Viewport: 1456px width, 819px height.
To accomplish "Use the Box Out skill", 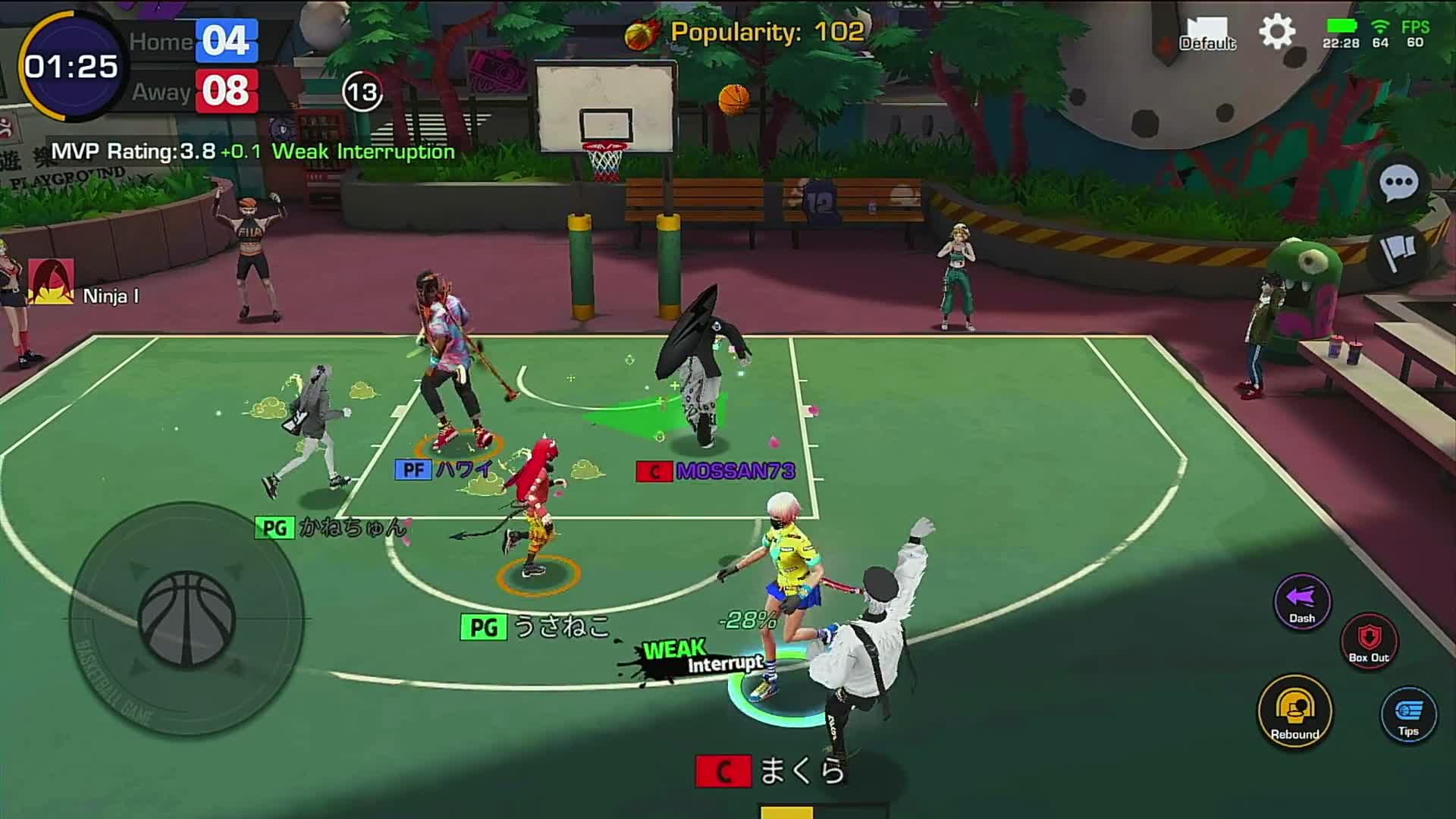I will 1369,641.
